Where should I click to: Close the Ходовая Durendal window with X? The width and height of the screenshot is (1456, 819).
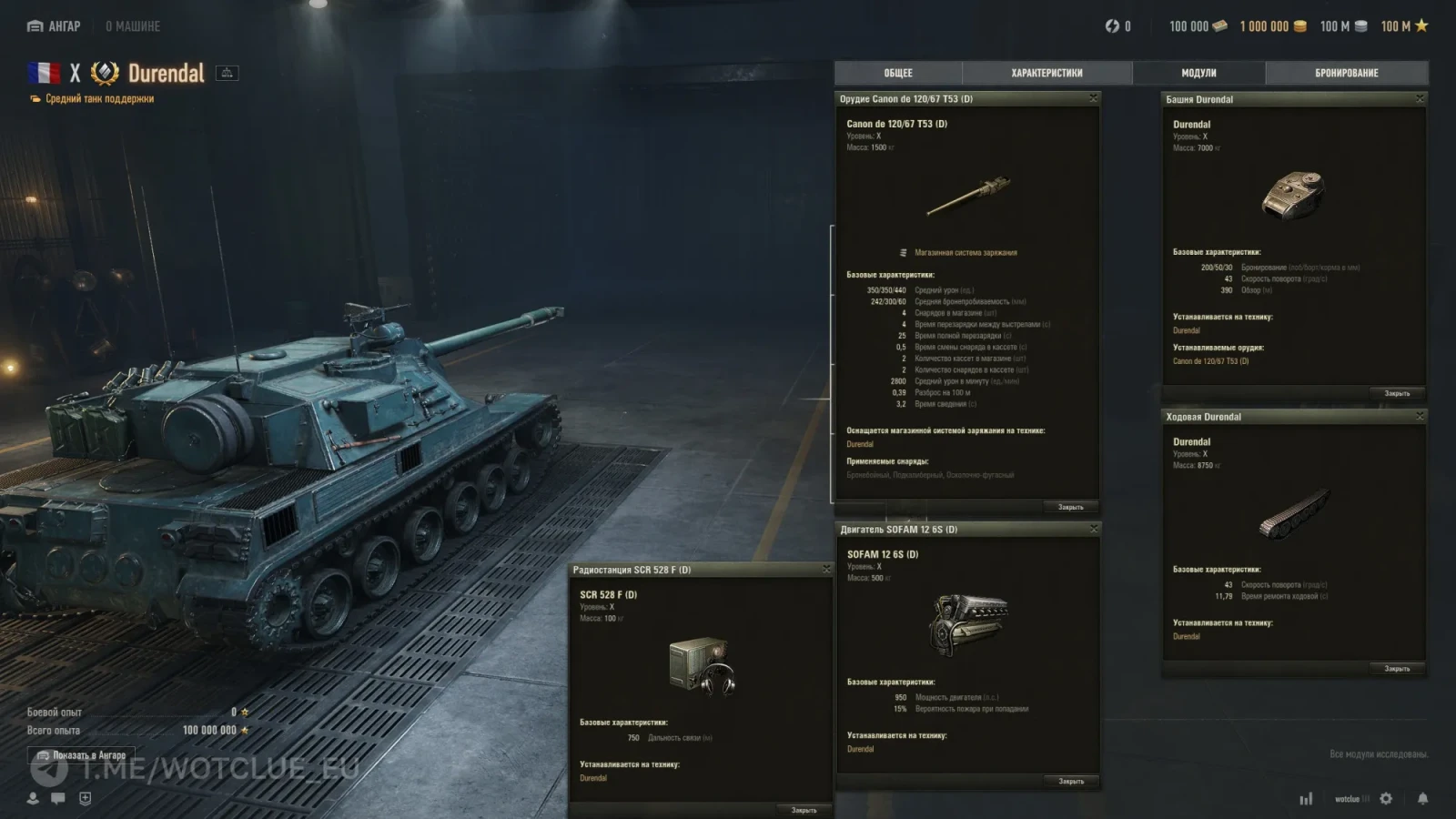1419,416
